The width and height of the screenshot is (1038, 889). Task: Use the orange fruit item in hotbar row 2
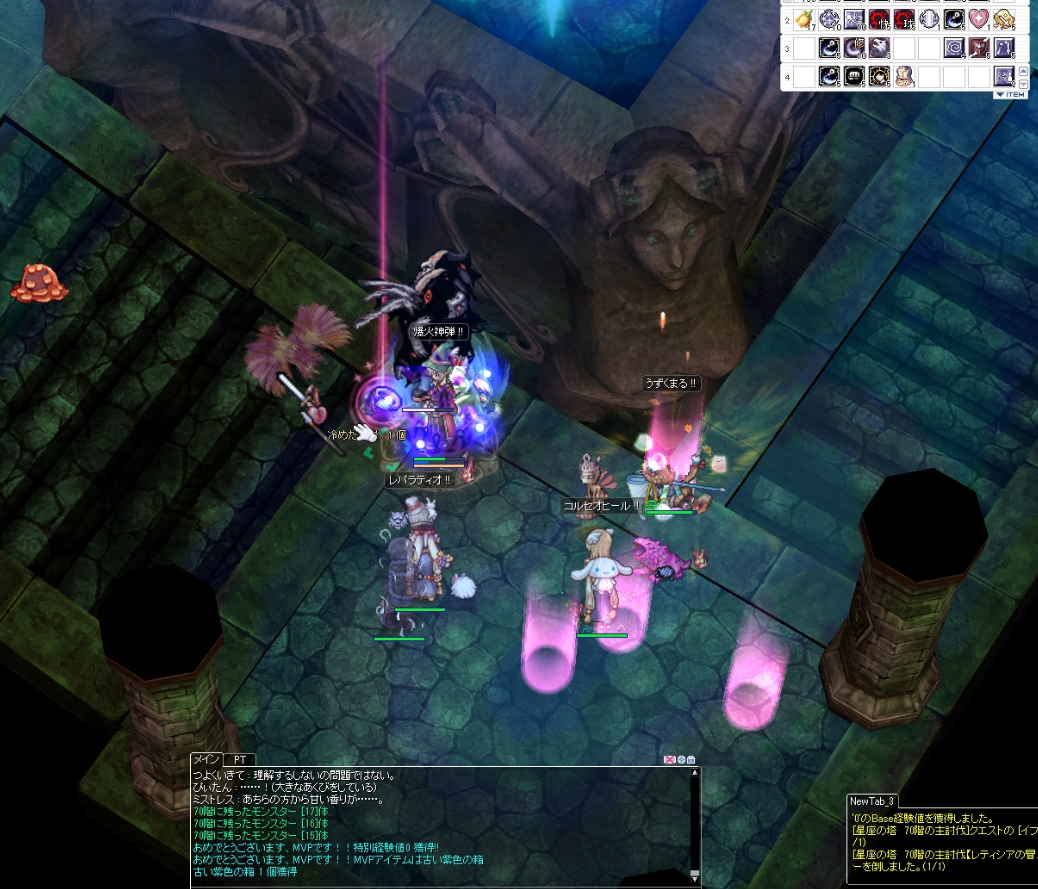tap(805, 19)
